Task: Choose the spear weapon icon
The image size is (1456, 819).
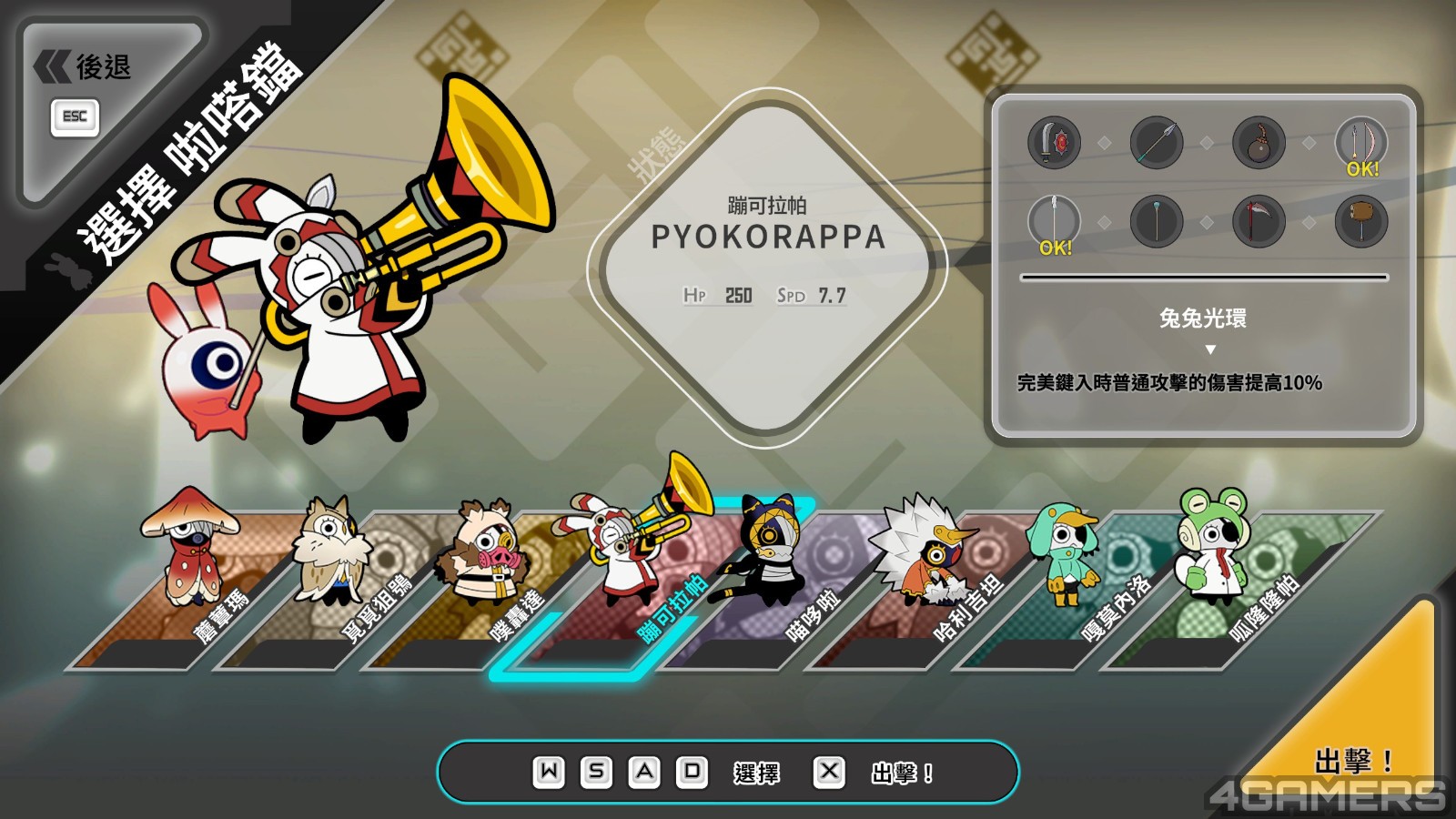Action: pyautogui.click(x=1156, y=143)
